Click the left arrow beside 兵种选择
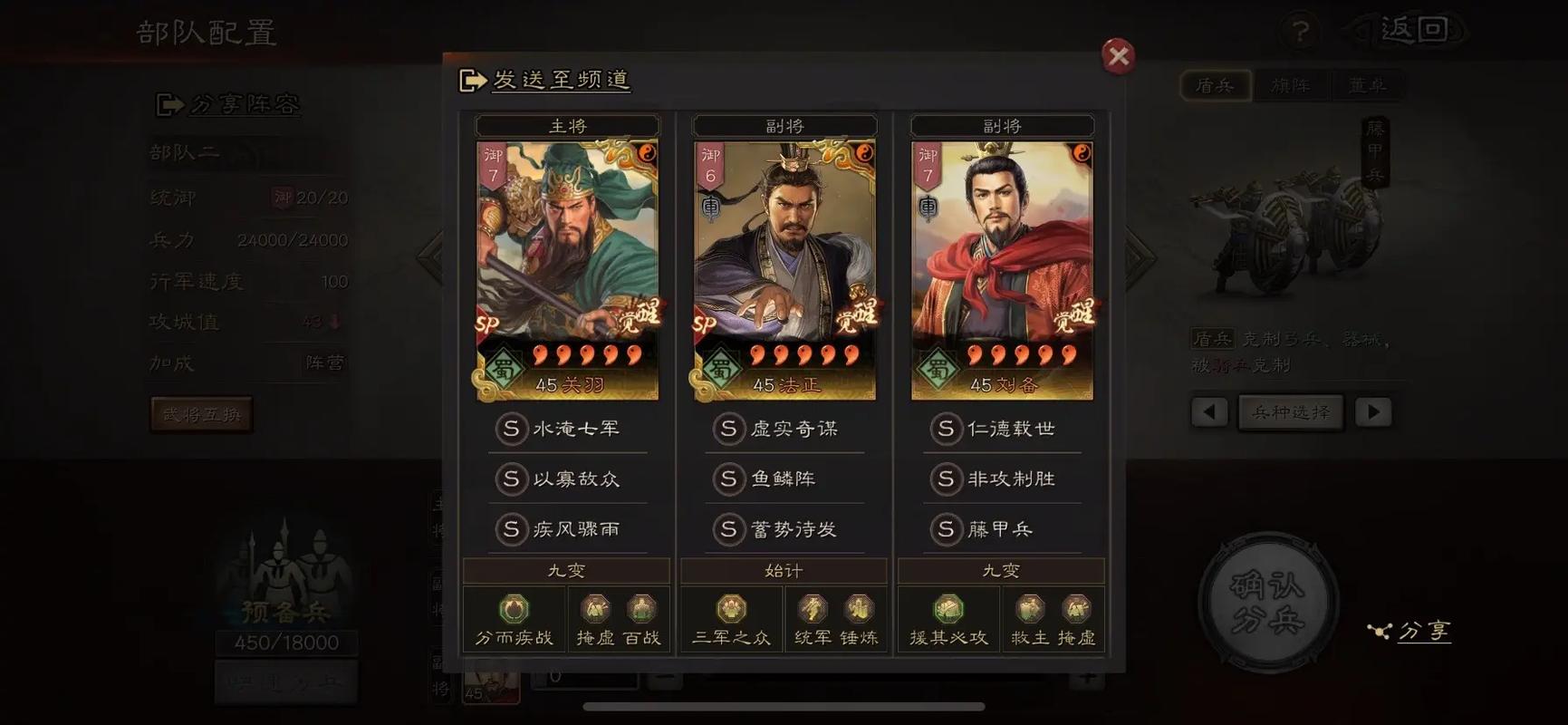The image size is (1568, 725). coord(1210,411)
